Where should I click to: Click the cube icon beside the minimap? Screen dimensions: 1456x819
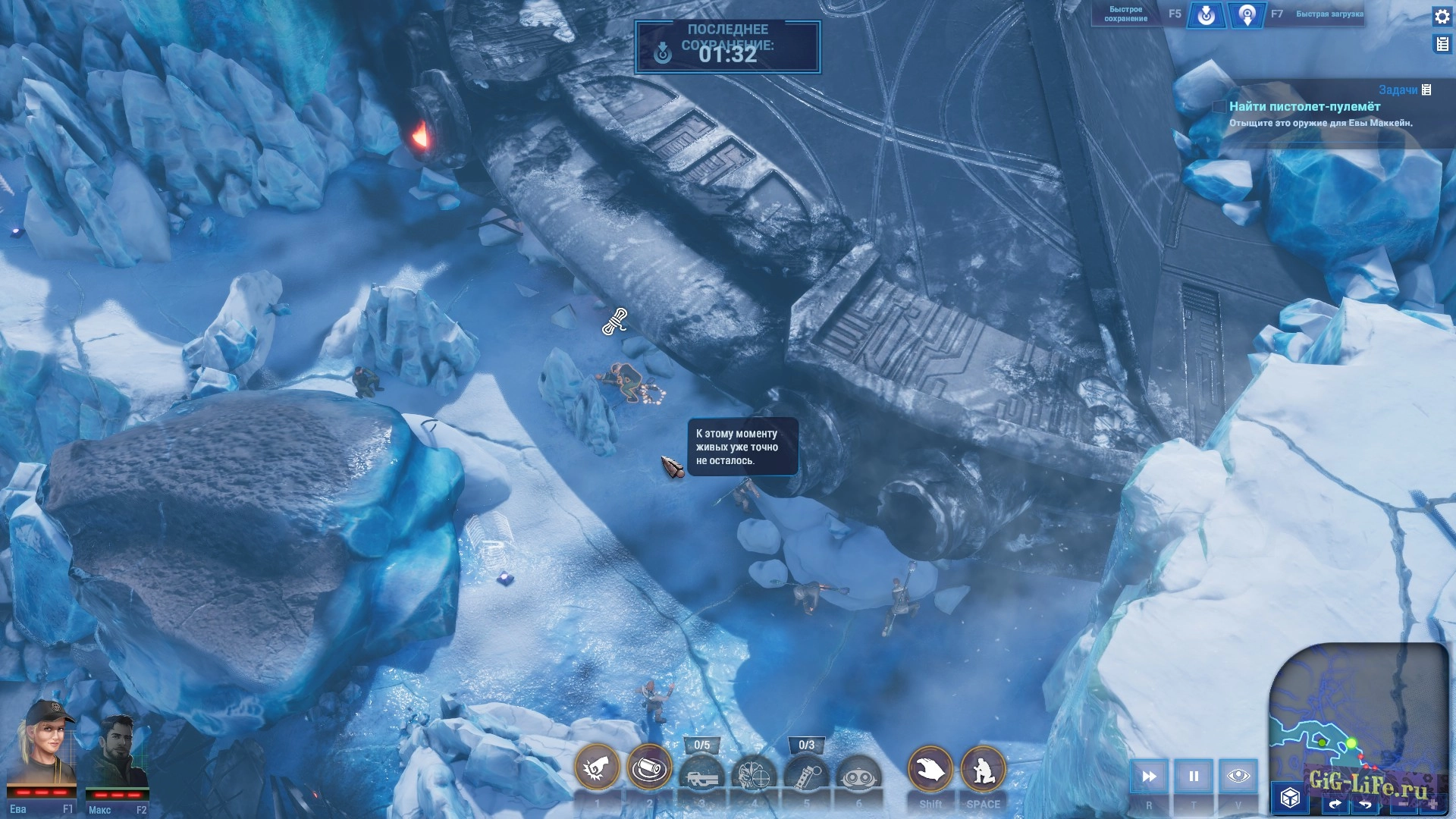pyautogui.click(x=1290, y=797)
